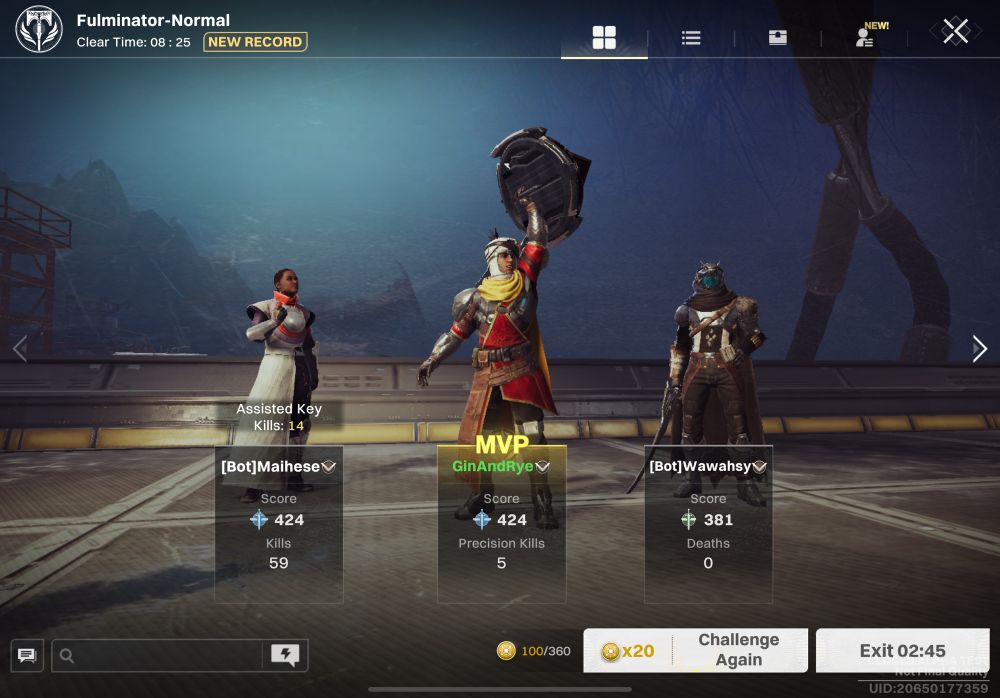Image resolution: width=1000 pixels, height=698 pixels.
Task: Open the list details tab
Action: coord(691,38)
